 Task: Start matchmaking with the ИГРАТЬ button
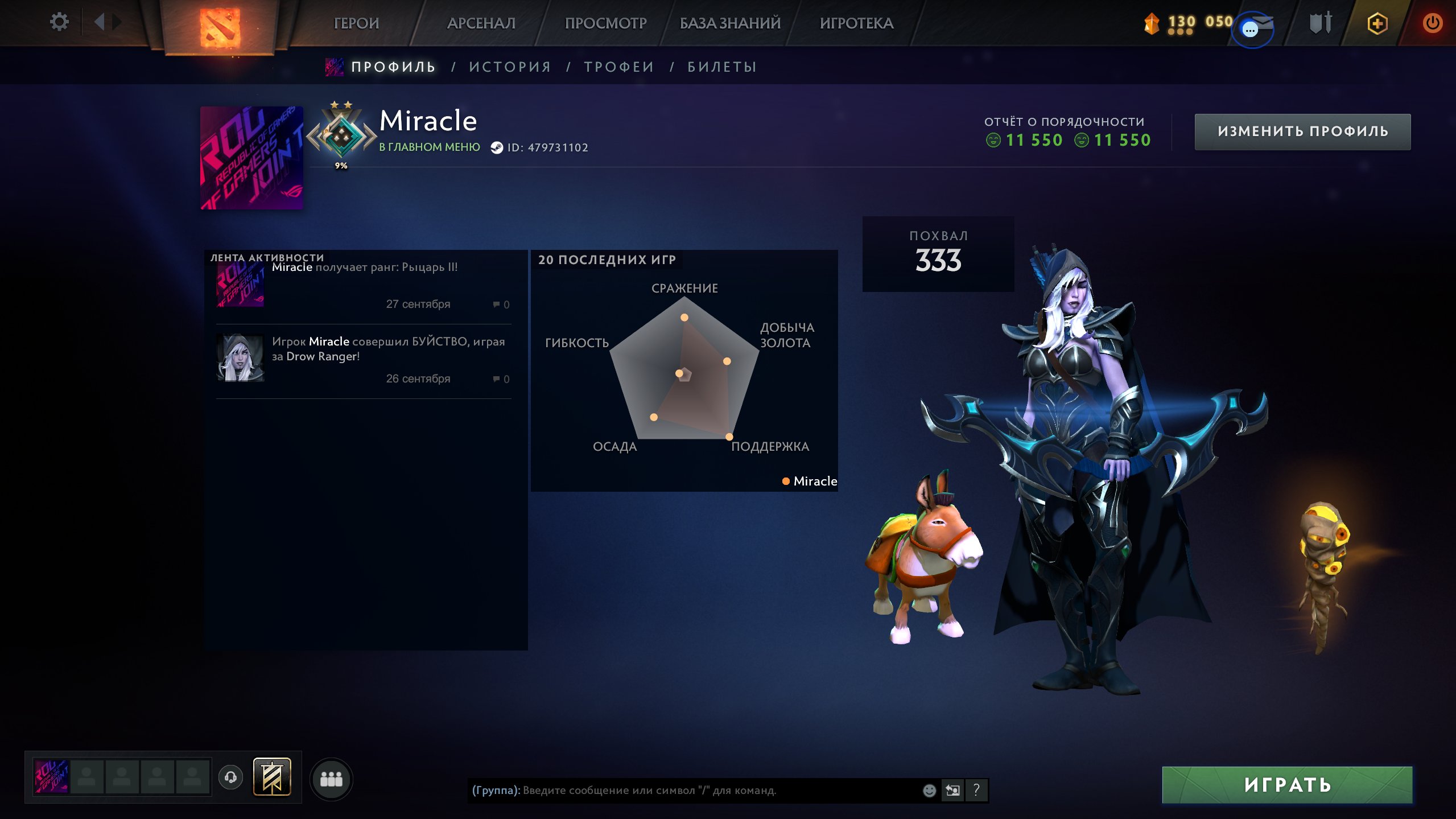click(1287, 785)
